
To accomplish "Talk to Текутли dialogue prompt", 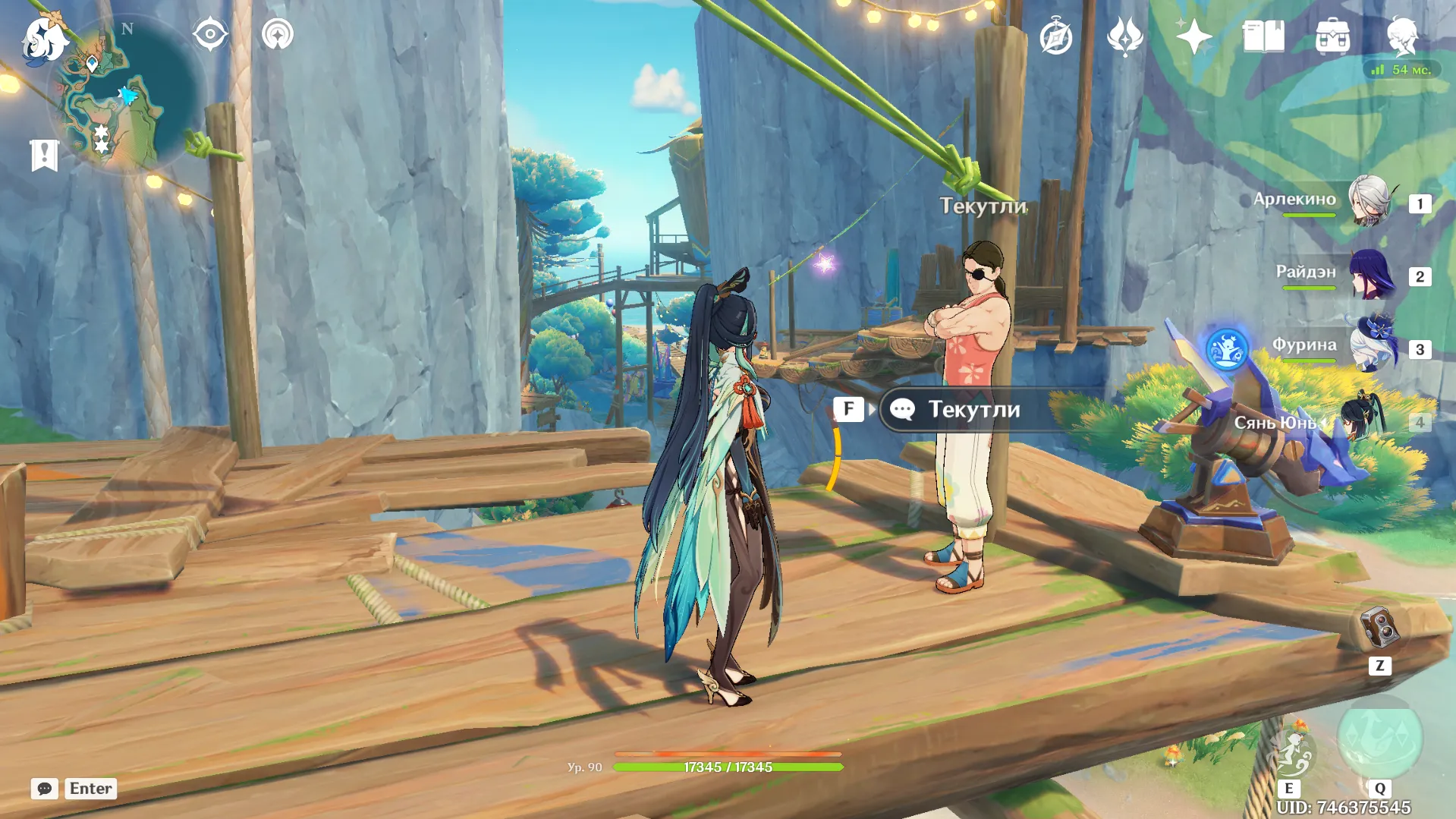I will click(974, 410).
